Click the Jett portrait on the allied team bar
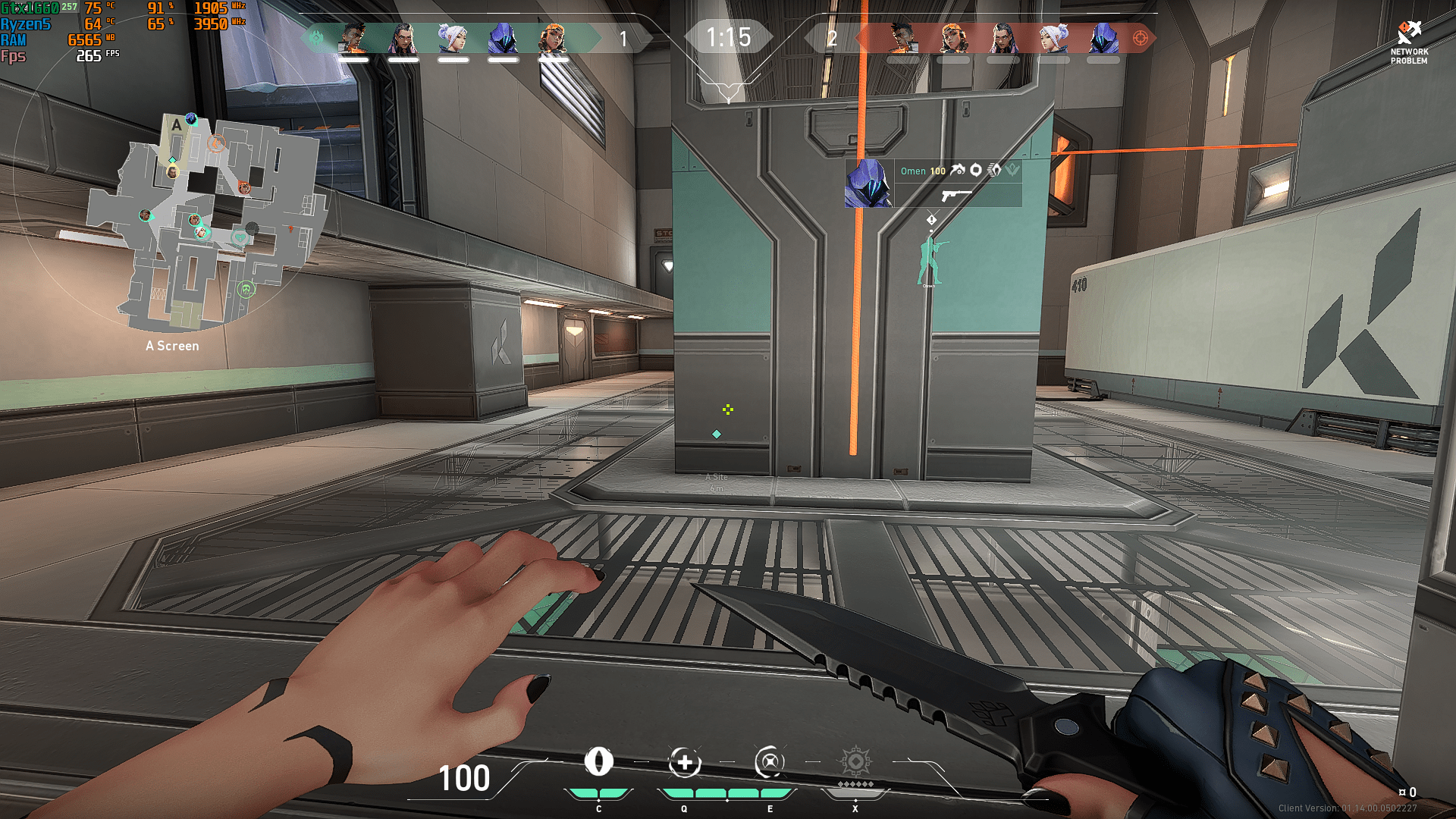This screenshot has height=819, width=1456. pyautogui.click(x=453, y=36)
